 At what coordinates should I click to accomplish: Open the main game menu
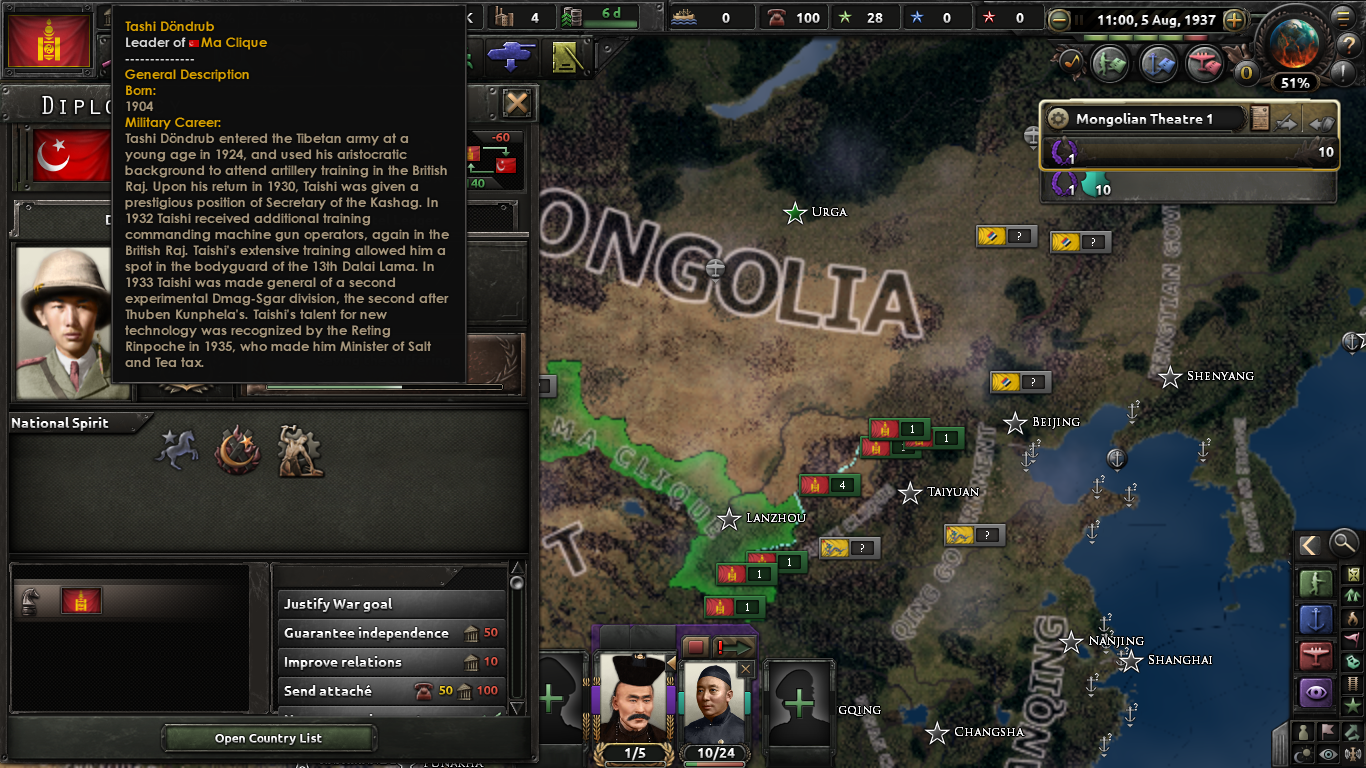(x=1342, y=16)
